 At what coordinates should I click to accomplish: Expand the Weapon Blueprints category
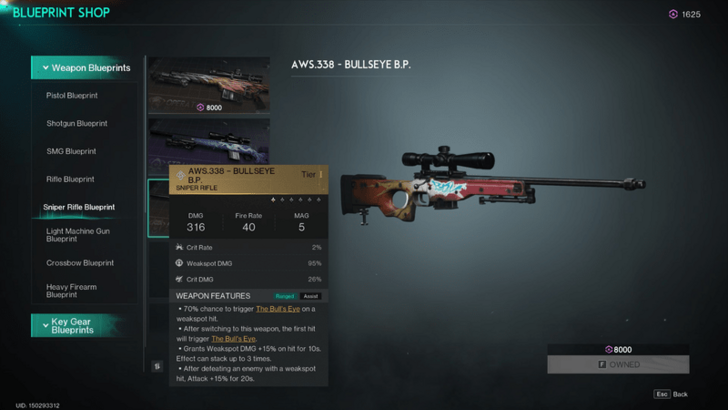tap(90, 68)
